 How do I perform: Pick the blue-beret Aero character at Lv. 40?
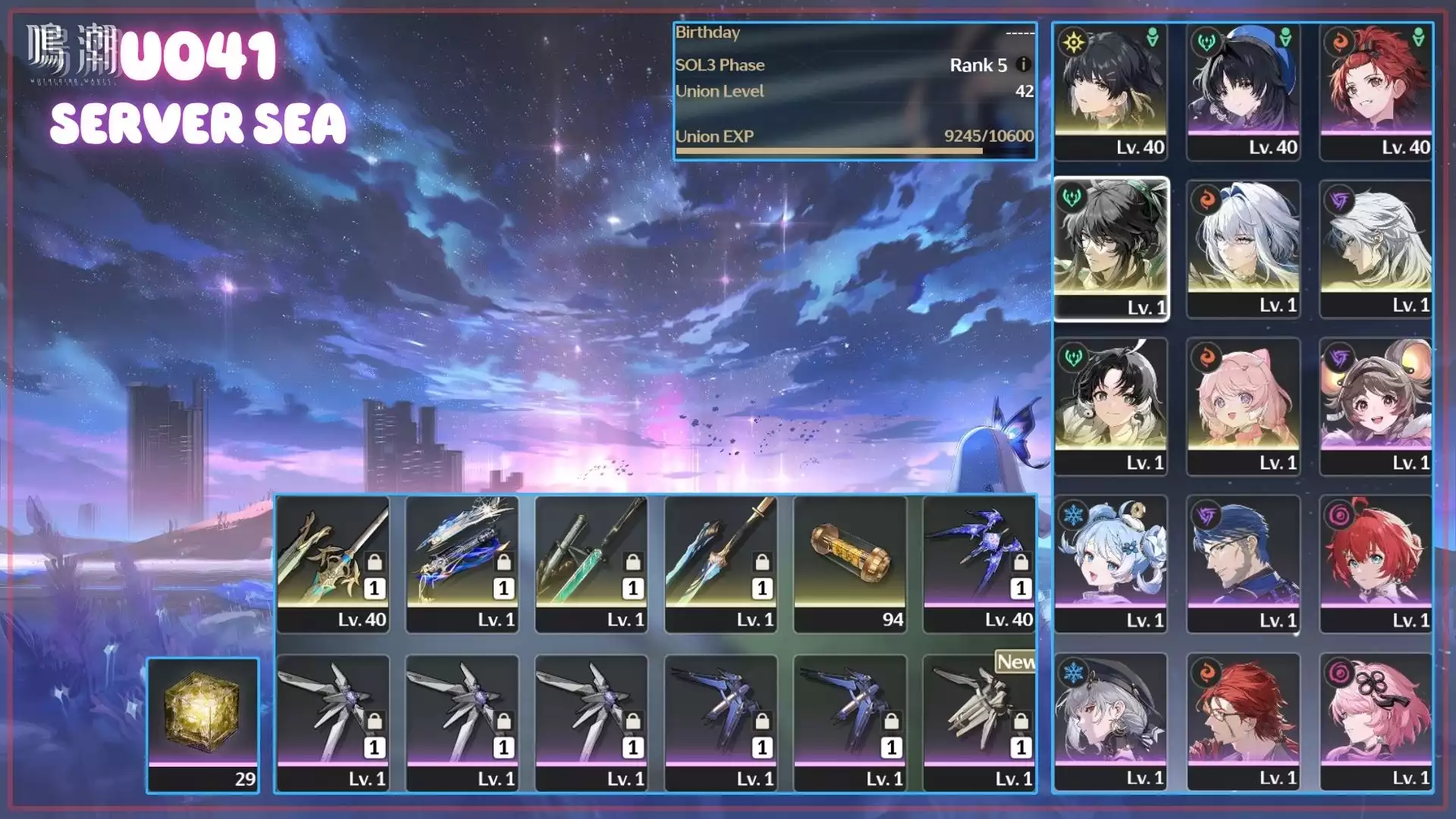click(x=1244, y=91)
